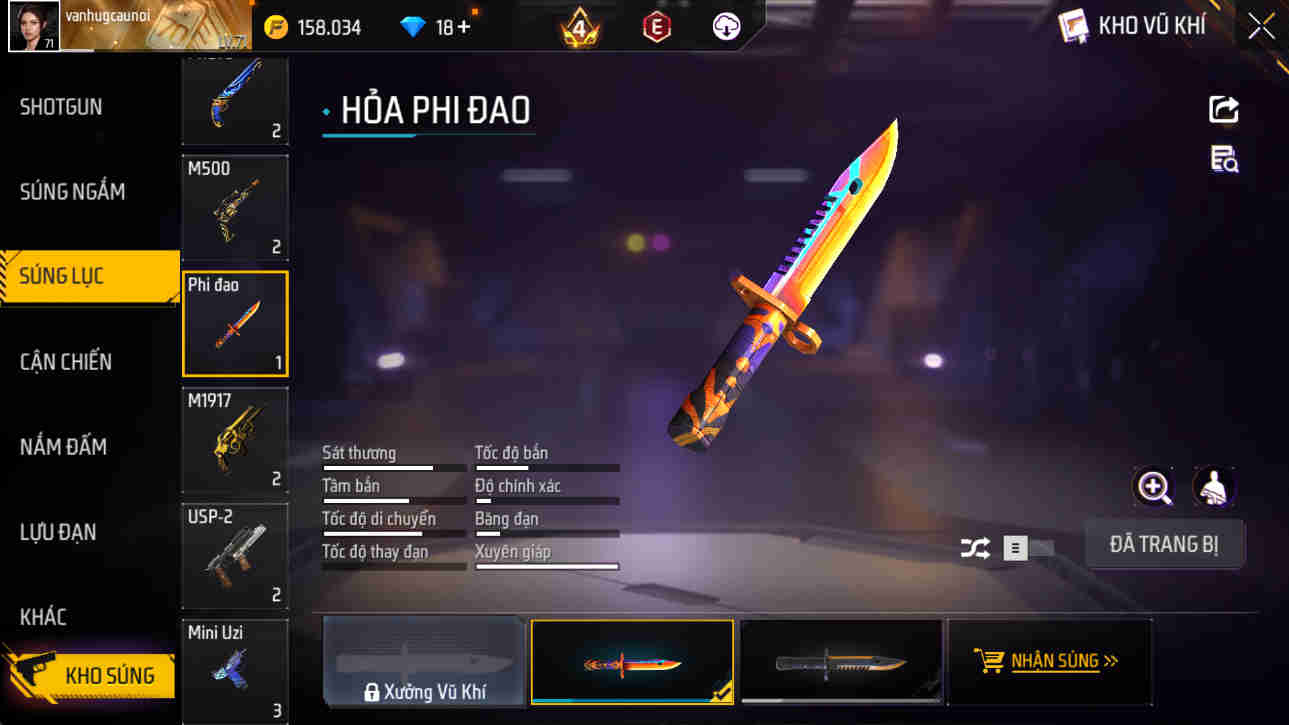Open the red E elite badge icon

tap(656, 25)
